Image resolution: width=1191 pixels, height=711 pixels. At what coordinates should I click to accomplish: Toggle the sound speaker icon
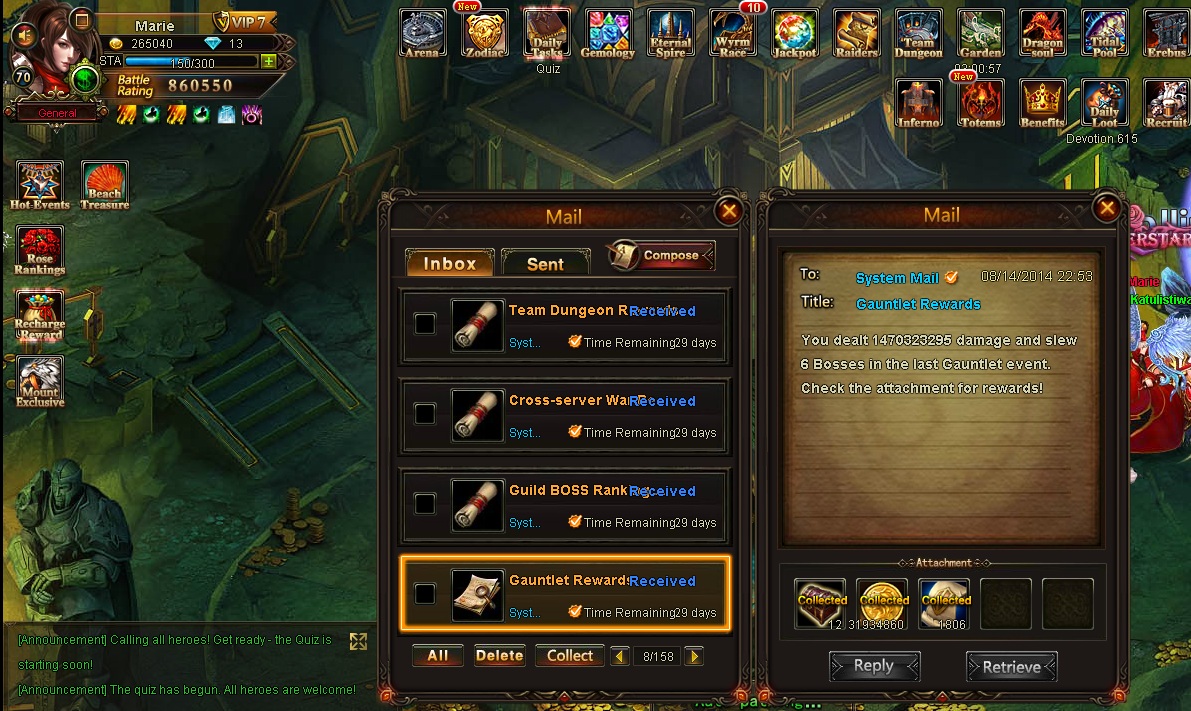point(21,35)
